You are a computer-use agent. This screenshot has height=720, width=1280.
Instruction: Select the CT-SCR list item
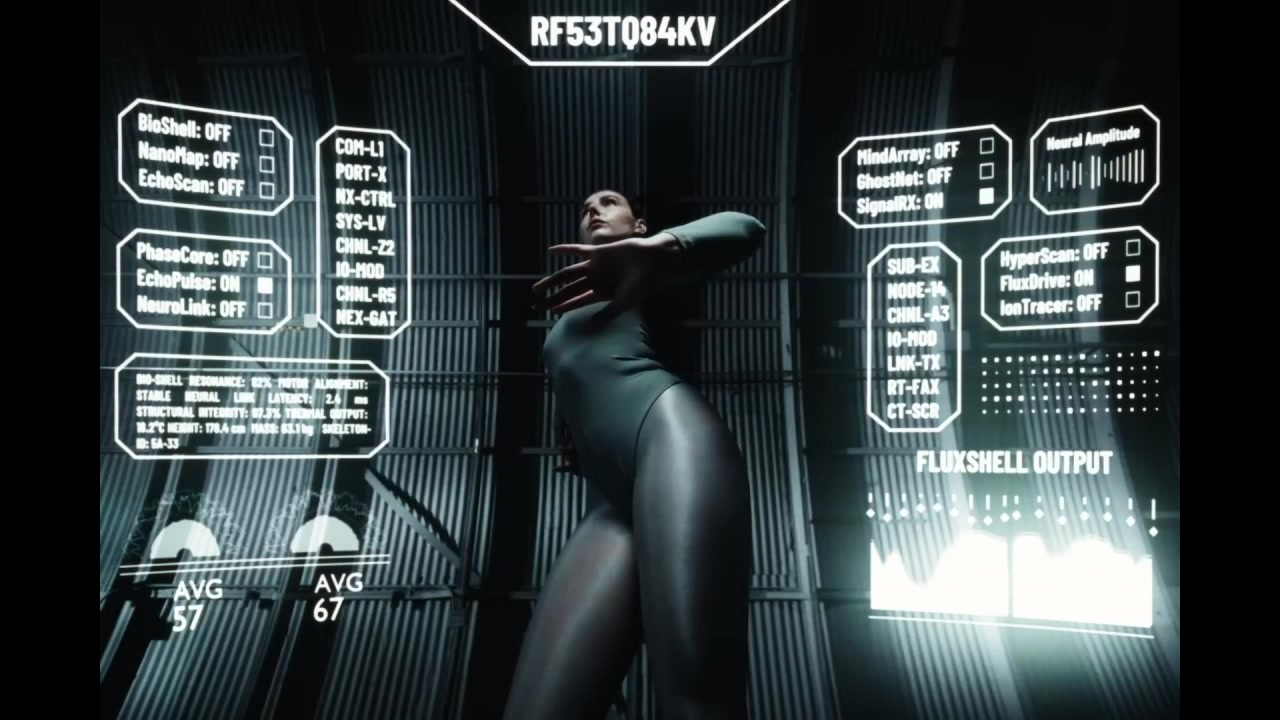[913, 411]
